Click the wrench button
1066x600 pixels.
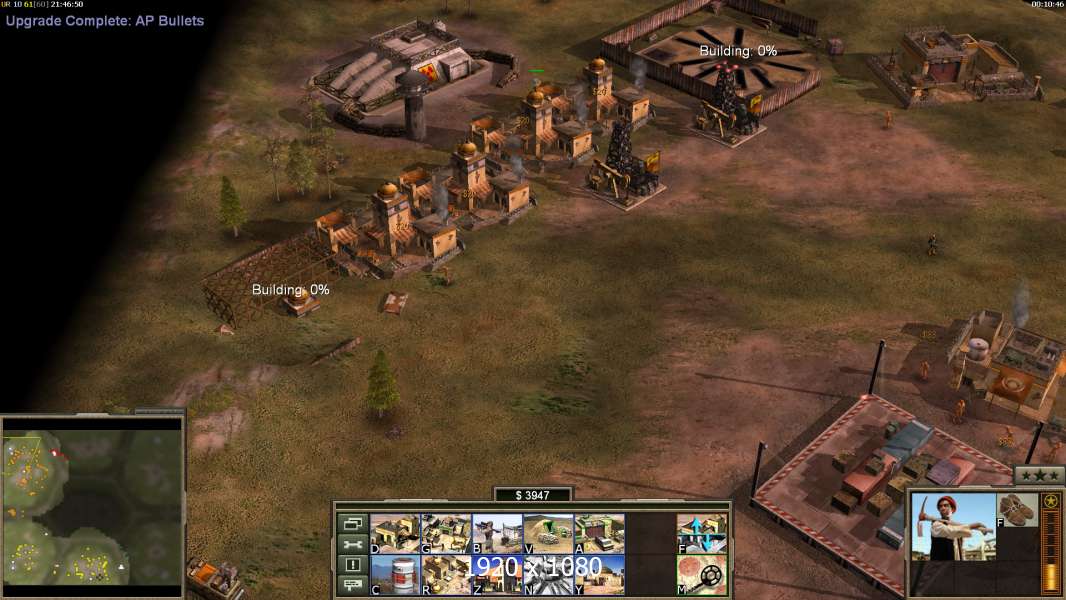coord(351,544)
